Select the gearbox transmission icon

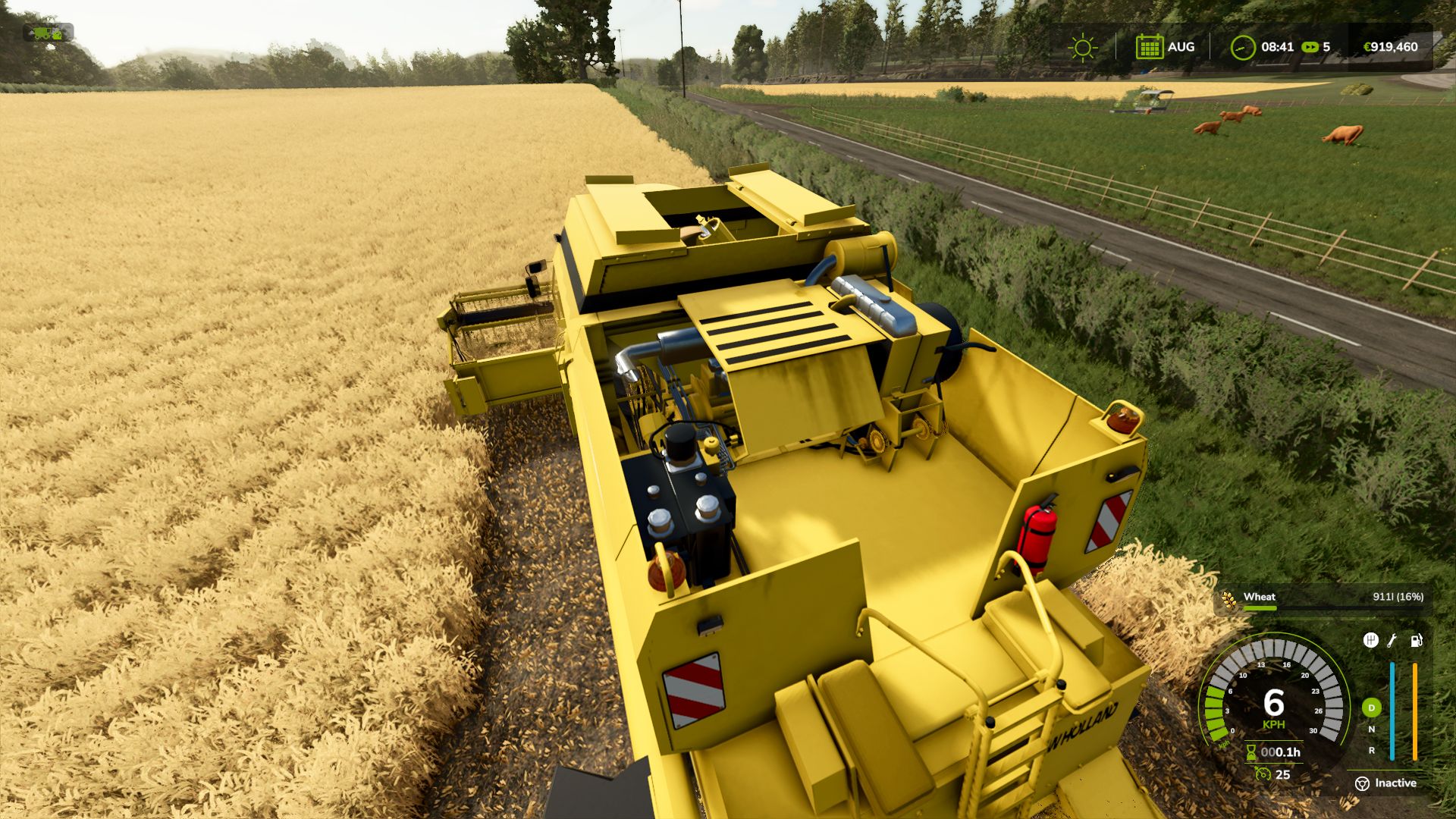(x=1370, y=639)
